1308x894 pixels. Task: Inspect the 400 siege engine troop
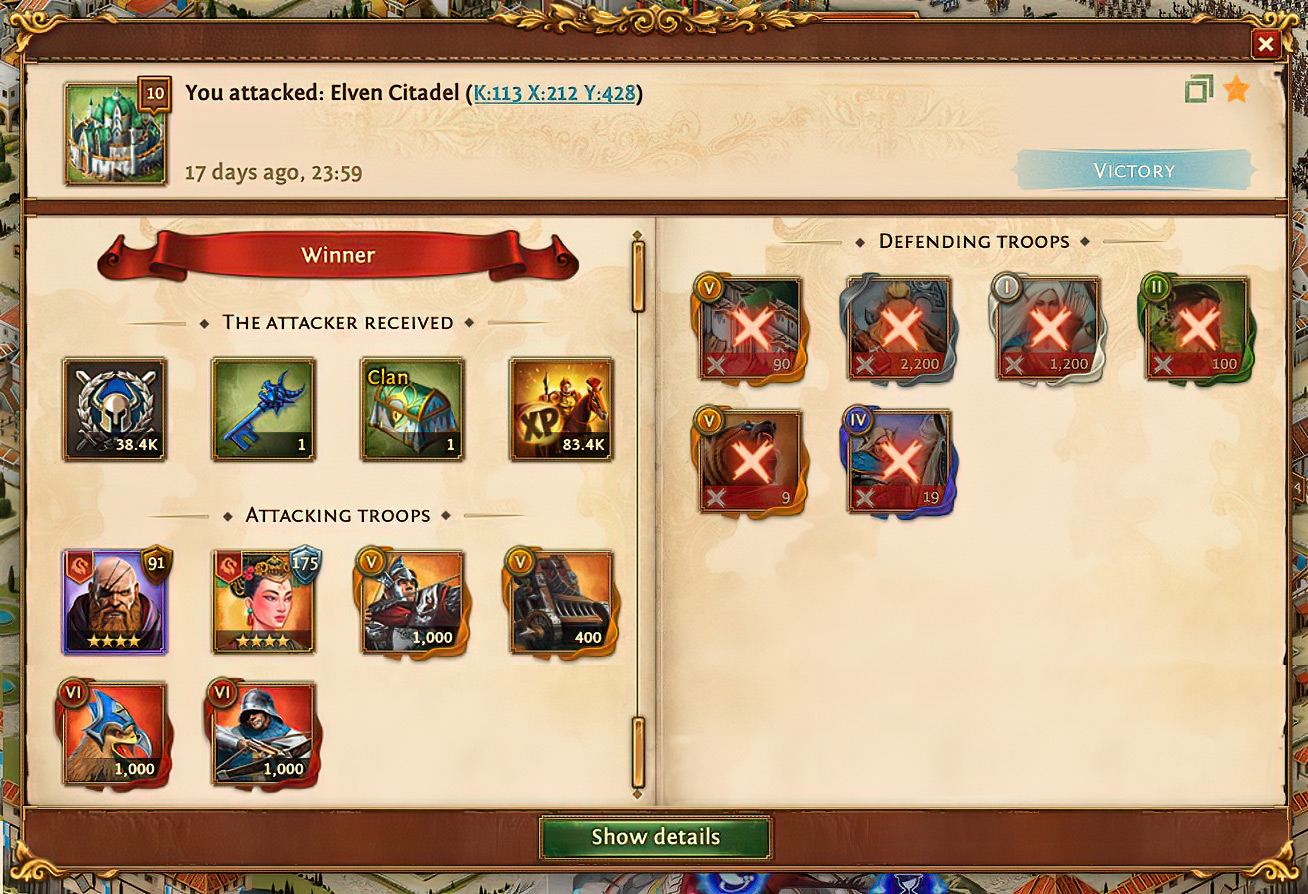tap(561, 601)
